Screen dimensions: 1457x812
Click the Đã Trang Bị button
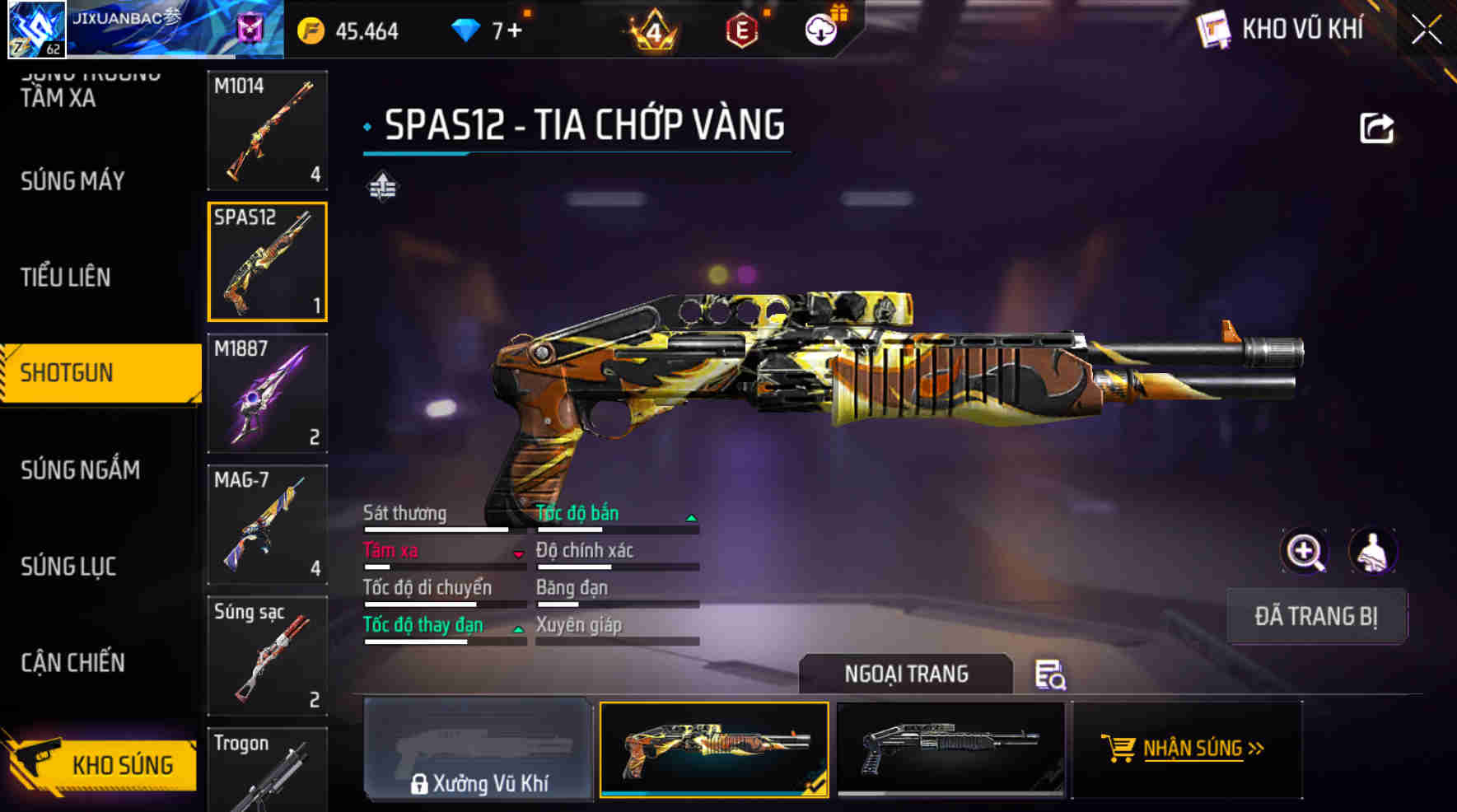(x=1315, y=616)
